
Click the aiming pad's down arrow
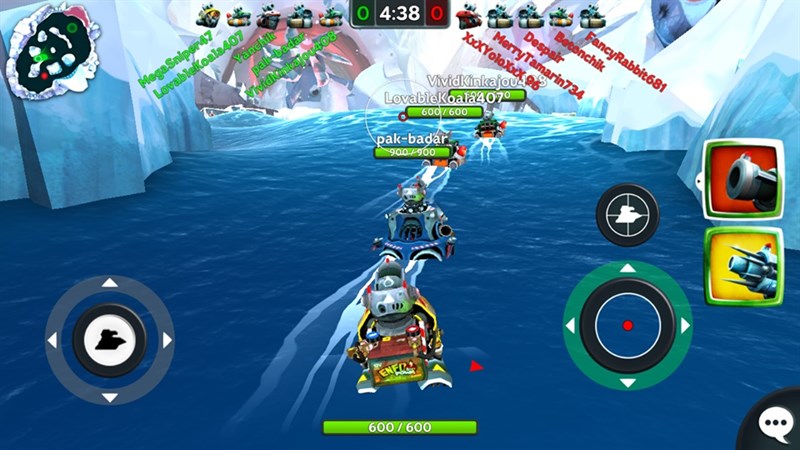(x=627, y=382)
